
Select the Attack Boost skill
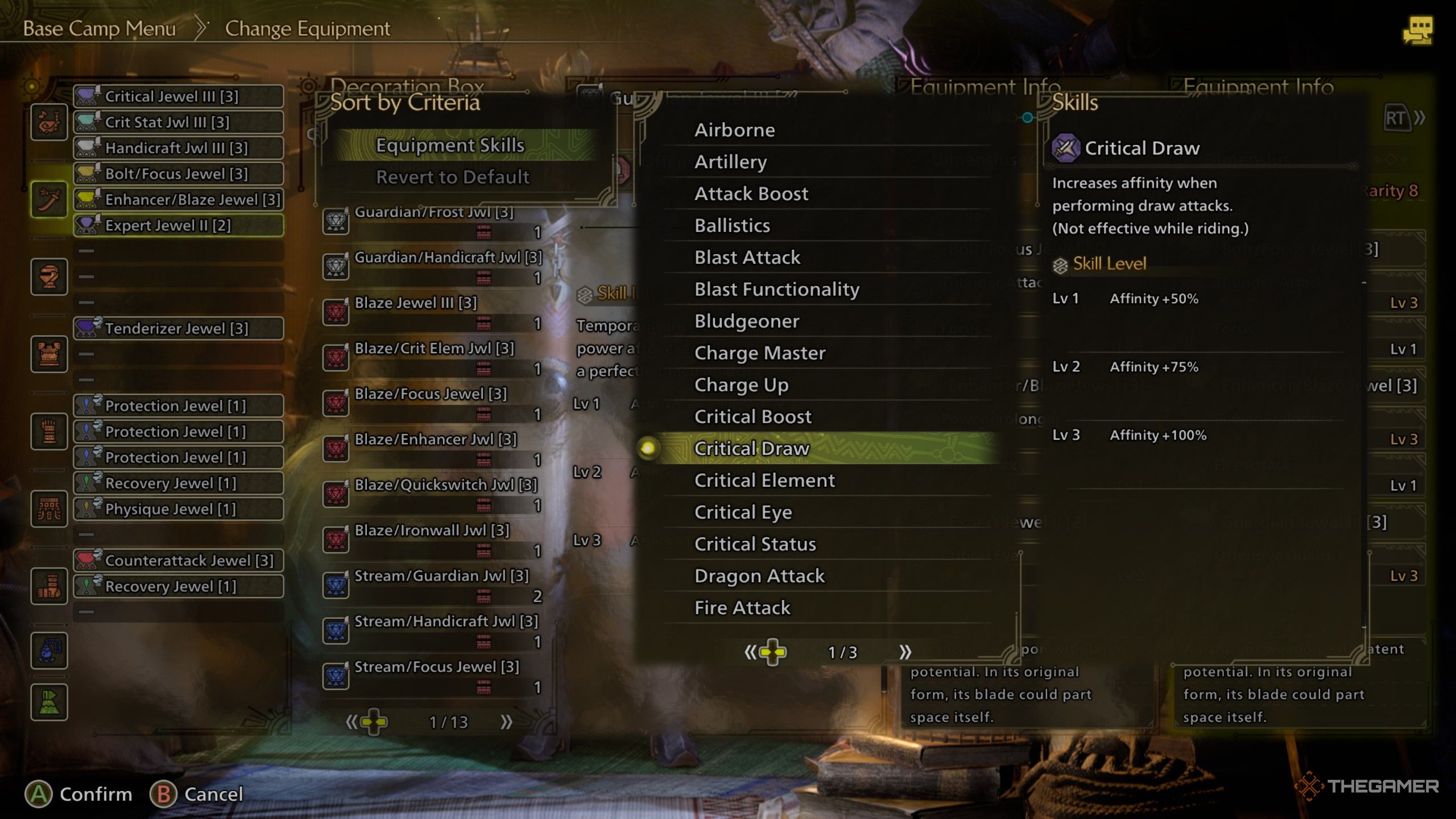tap(751, 194)
